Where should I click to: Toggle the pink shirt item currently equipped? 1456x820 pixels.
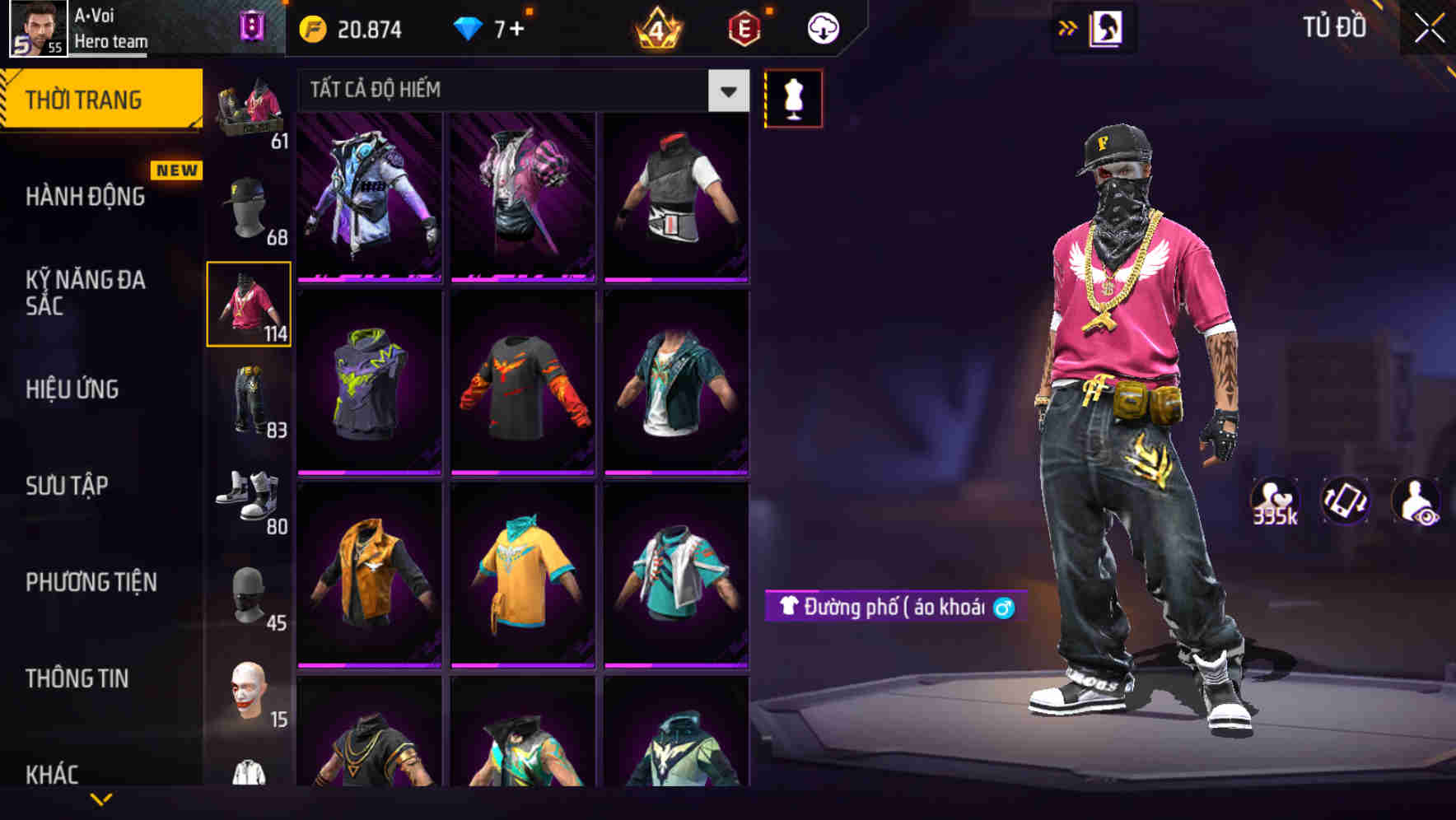tap(249, 305)
